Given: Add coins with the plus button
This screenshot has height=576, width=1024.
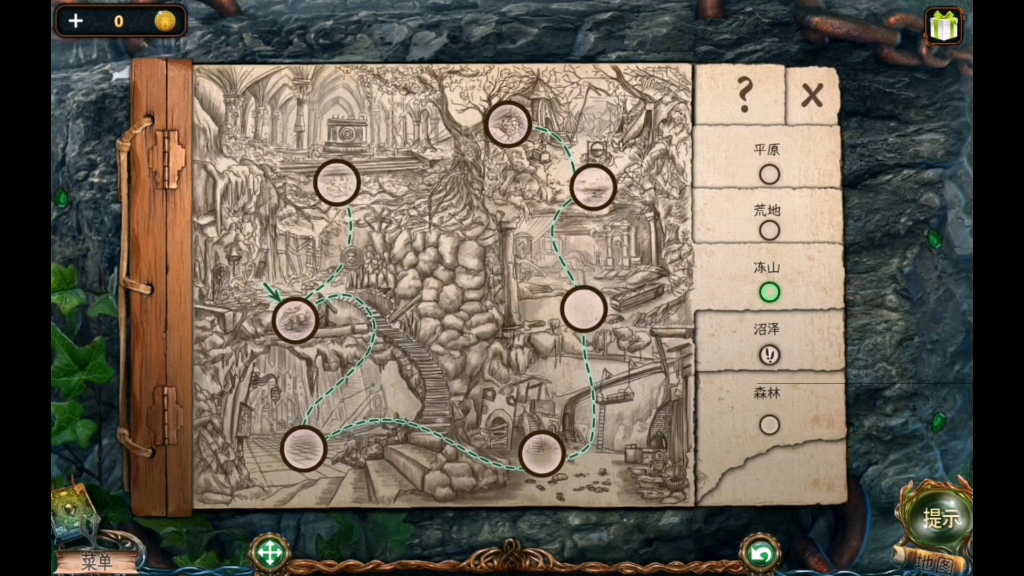Looking at the screenshot, I should point(76,21).
